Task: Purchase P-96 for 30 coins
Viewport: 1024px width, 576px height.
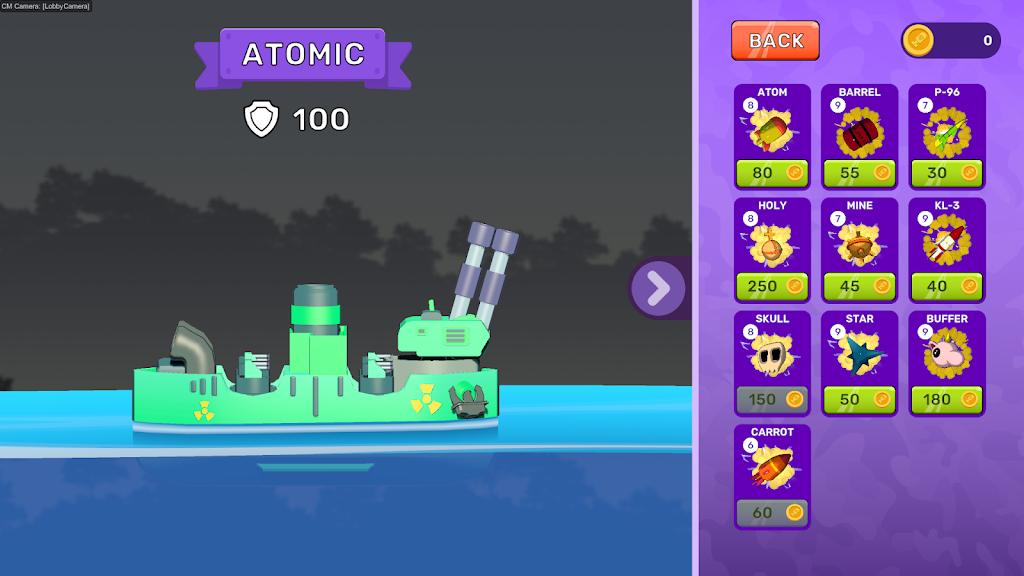Action: (946, 172)
